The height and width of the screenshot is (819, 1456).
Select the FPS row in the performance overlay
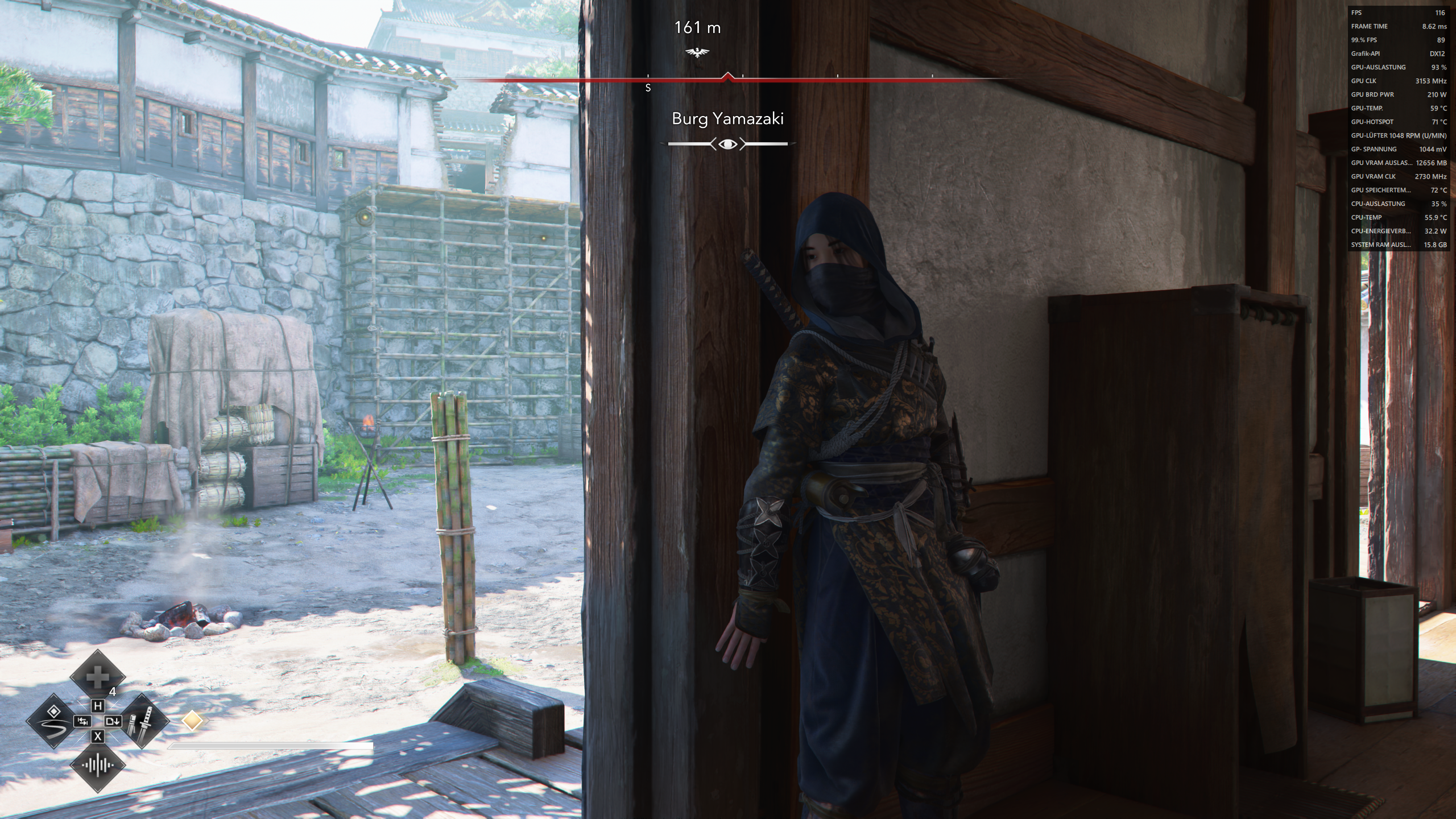point(1396,13)
